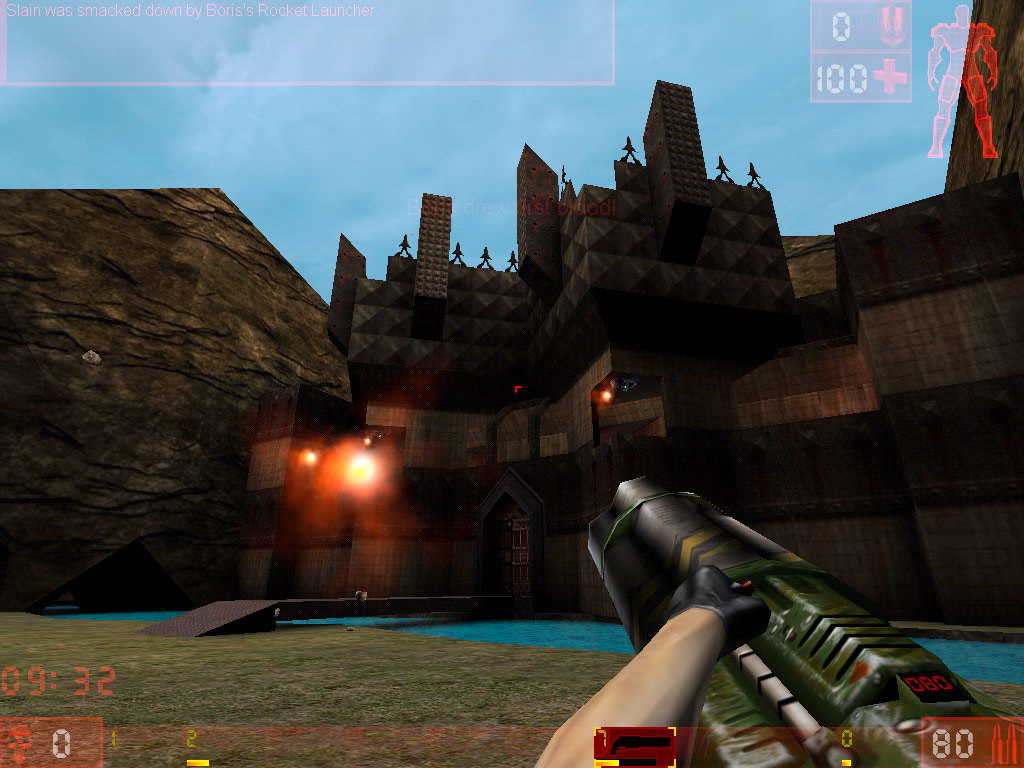Click the player body armor figure
Viewport: 1024px width, 768px height.
[x=963, y=88]
